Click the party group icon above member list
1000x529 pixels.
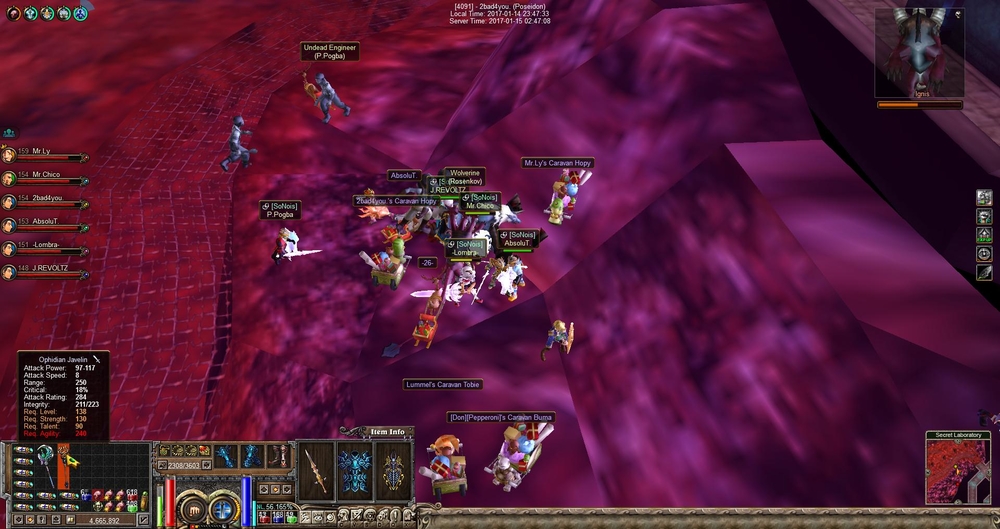click(9, 133)
